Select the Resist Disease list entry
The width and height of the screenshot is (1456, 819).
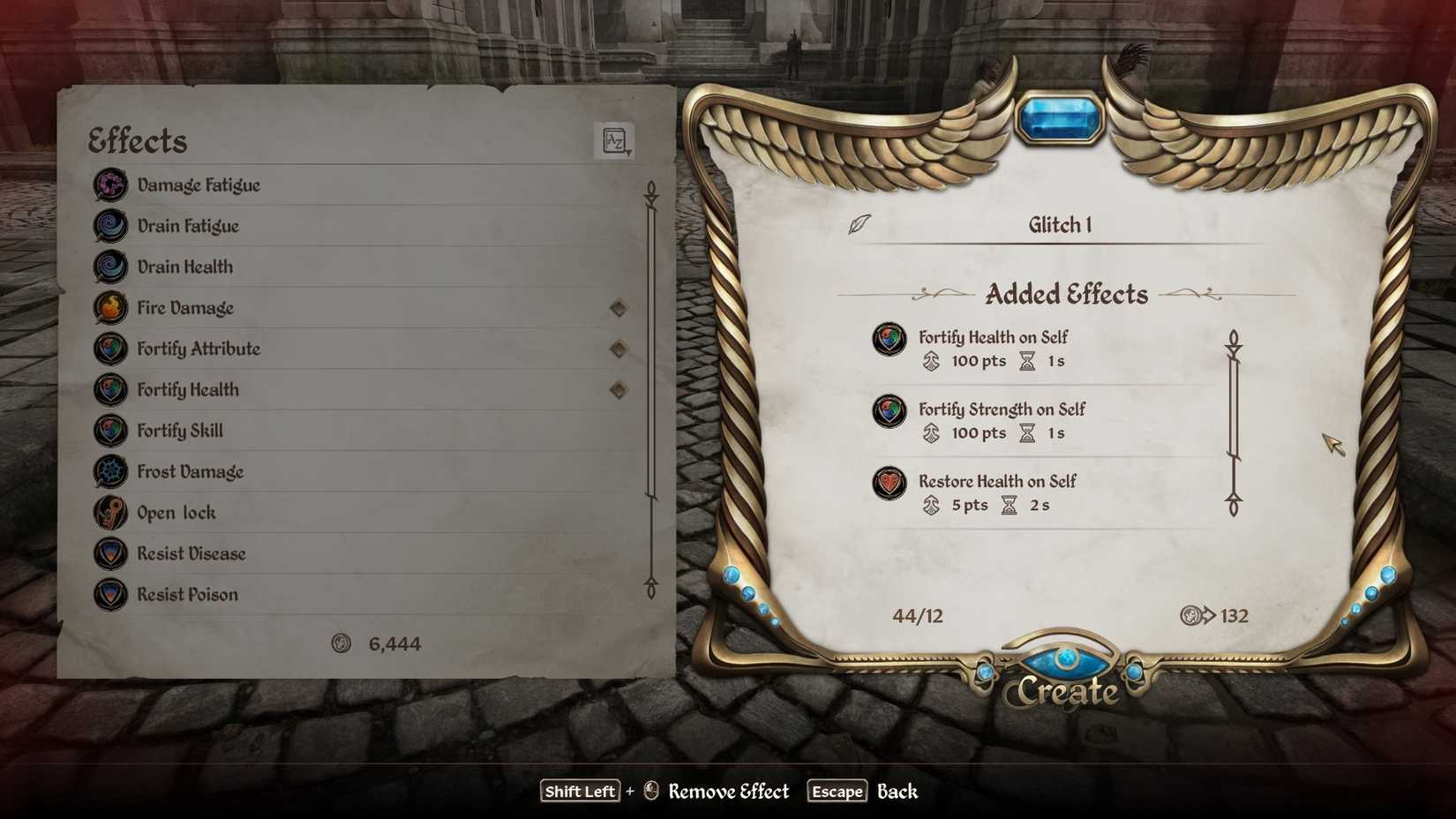click(x=191, y=553)
